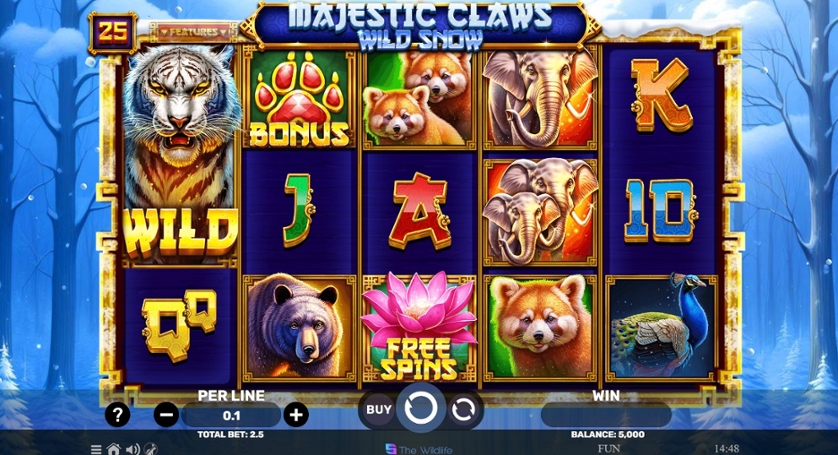838x455 pixels.
Task: Increase the per line bet
Action: click(x=296, y=414)
